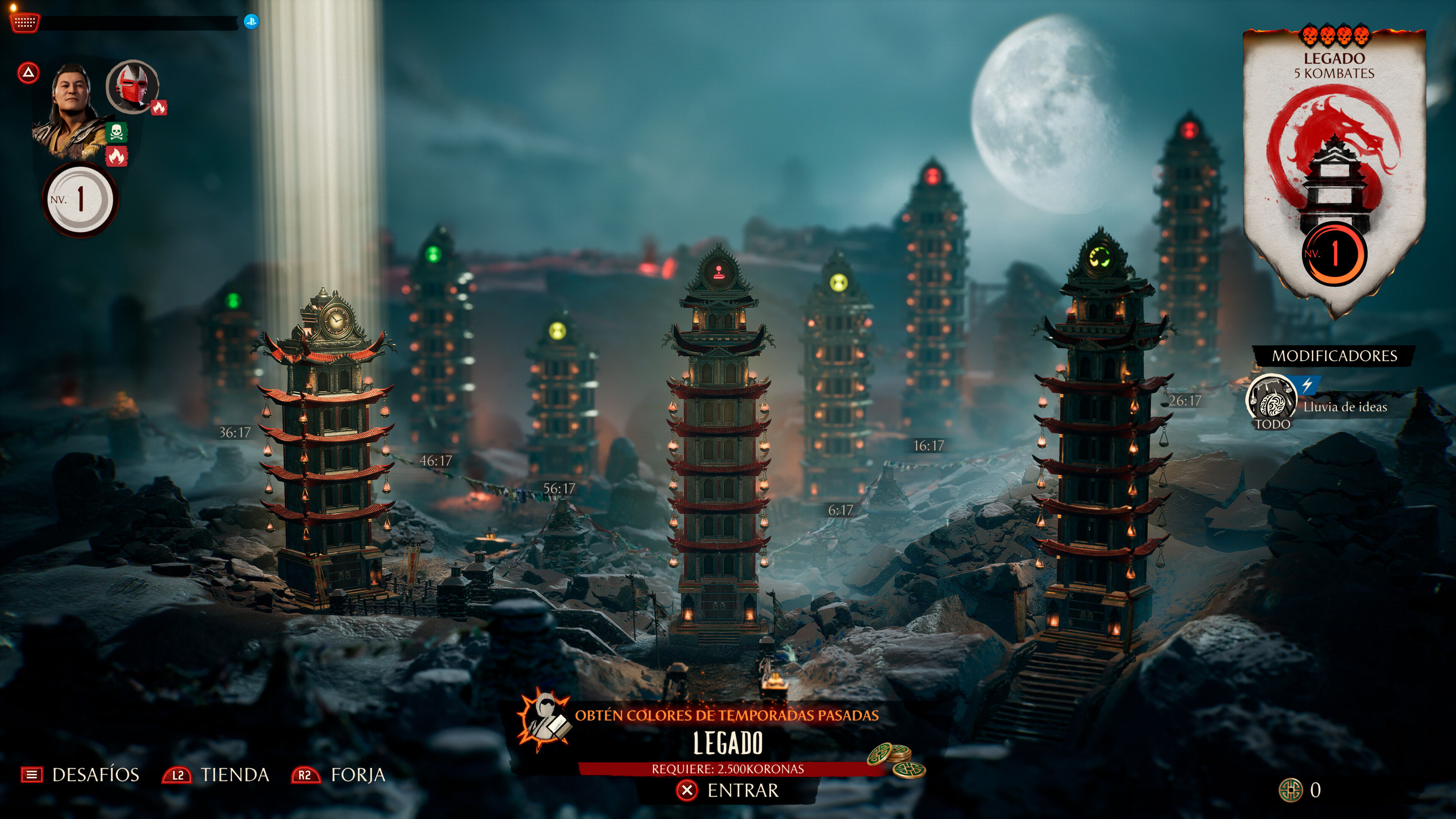Open the Forja menu

[339, 774]
